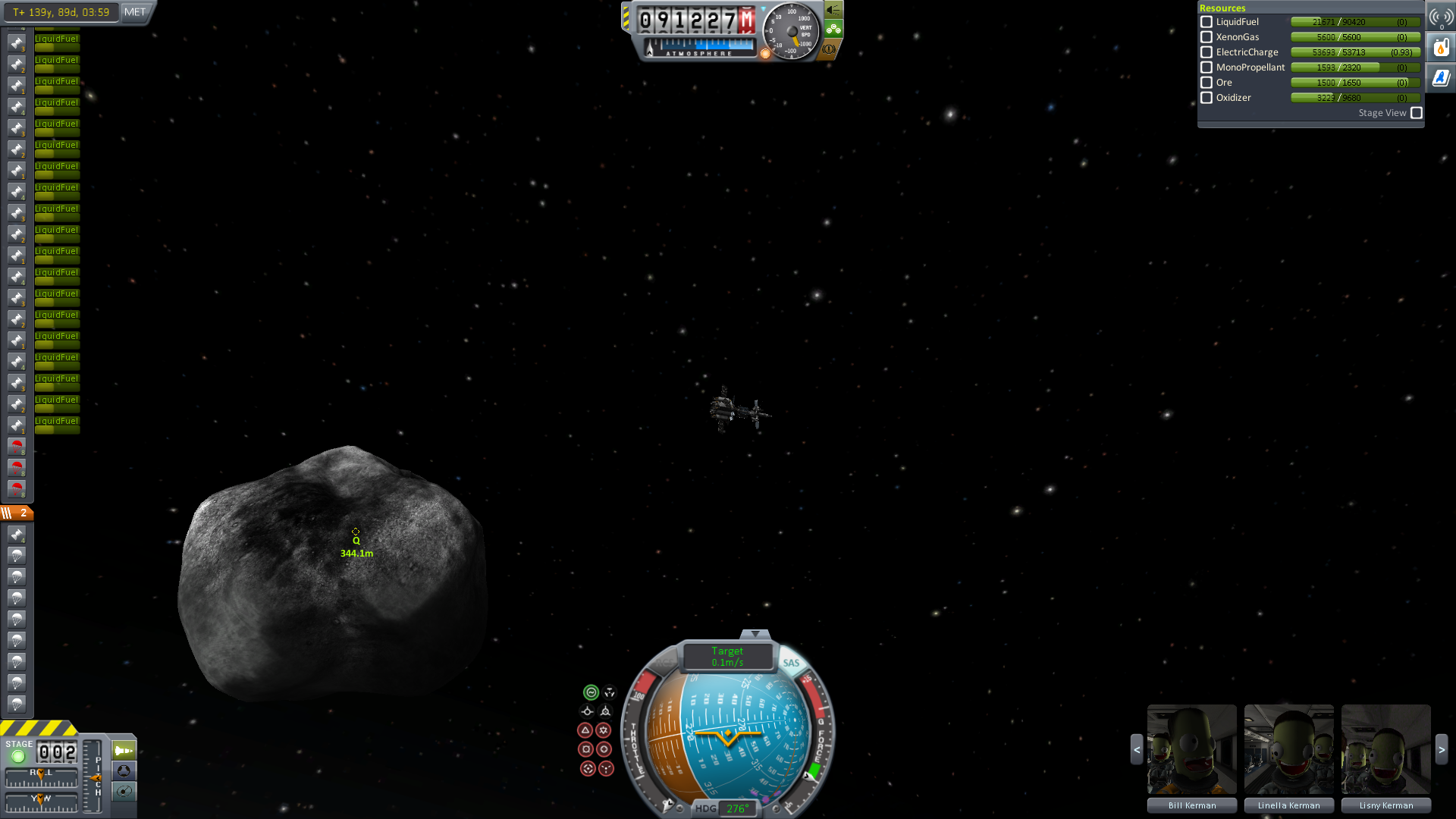The height and width of the screenshot is (819, 1456).
Task: Select Linella Kerman's portrait
Action: [x=1288, y=749]
